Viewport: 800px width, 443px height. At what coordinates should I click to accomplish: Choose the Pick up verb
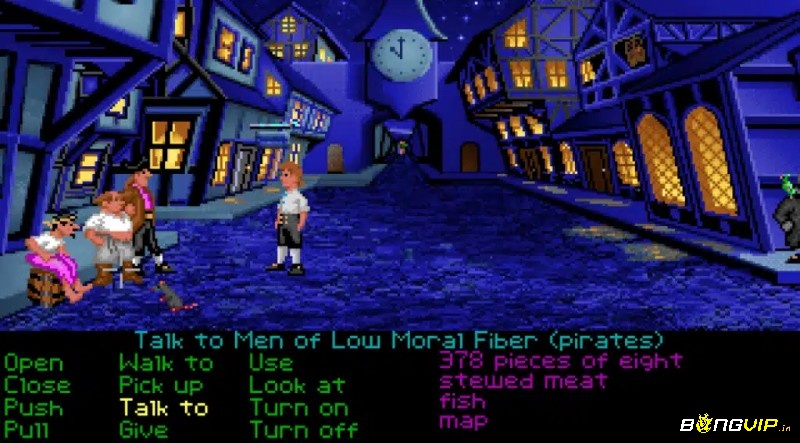(x=161, y=386)
